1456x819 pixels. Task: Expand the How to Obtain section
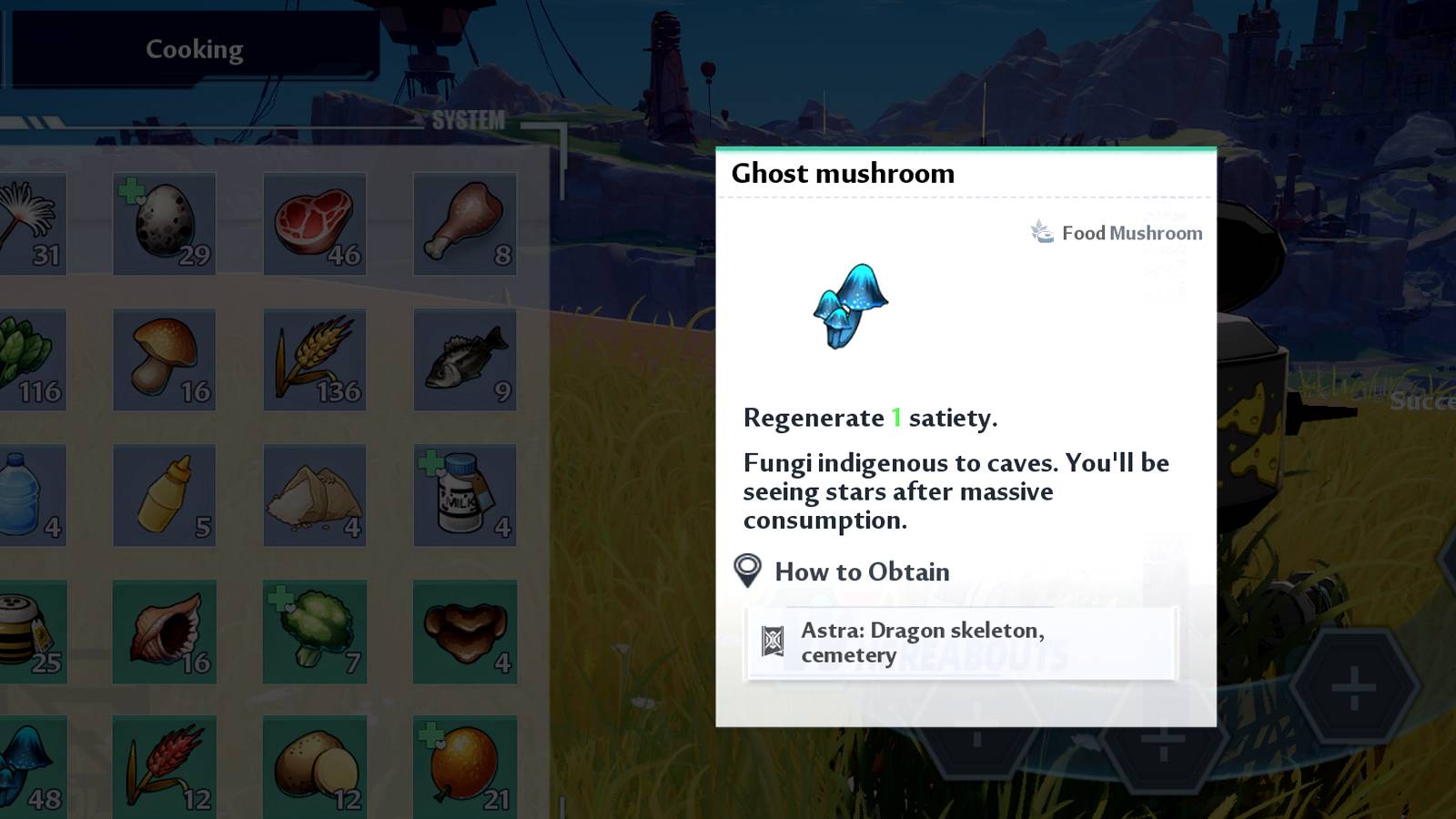pos(860,571)
